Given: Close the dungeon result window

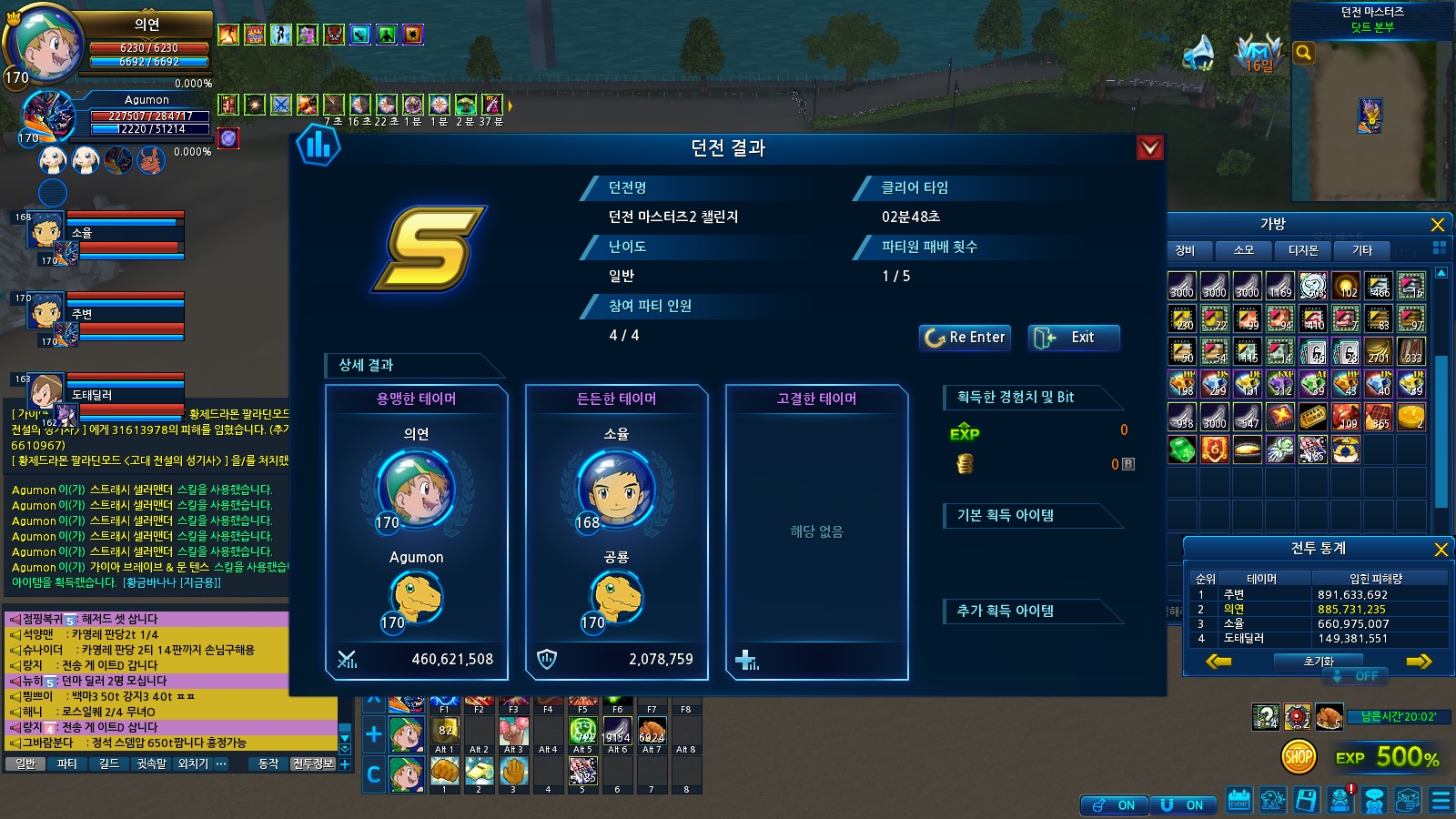Looking at the screenshot, I should 1150,147.
